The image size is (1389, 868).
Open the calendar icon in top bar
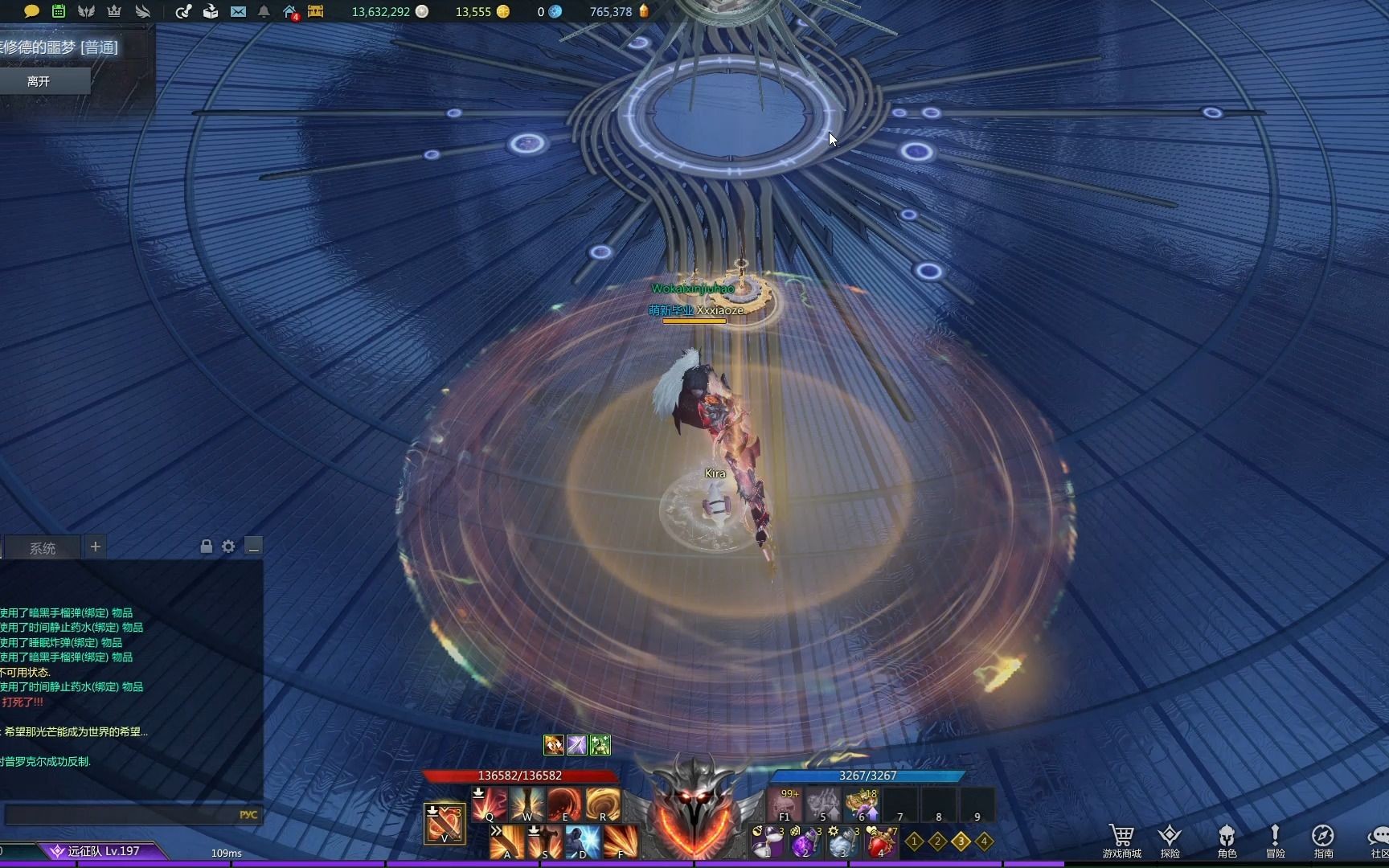point(59,11)
